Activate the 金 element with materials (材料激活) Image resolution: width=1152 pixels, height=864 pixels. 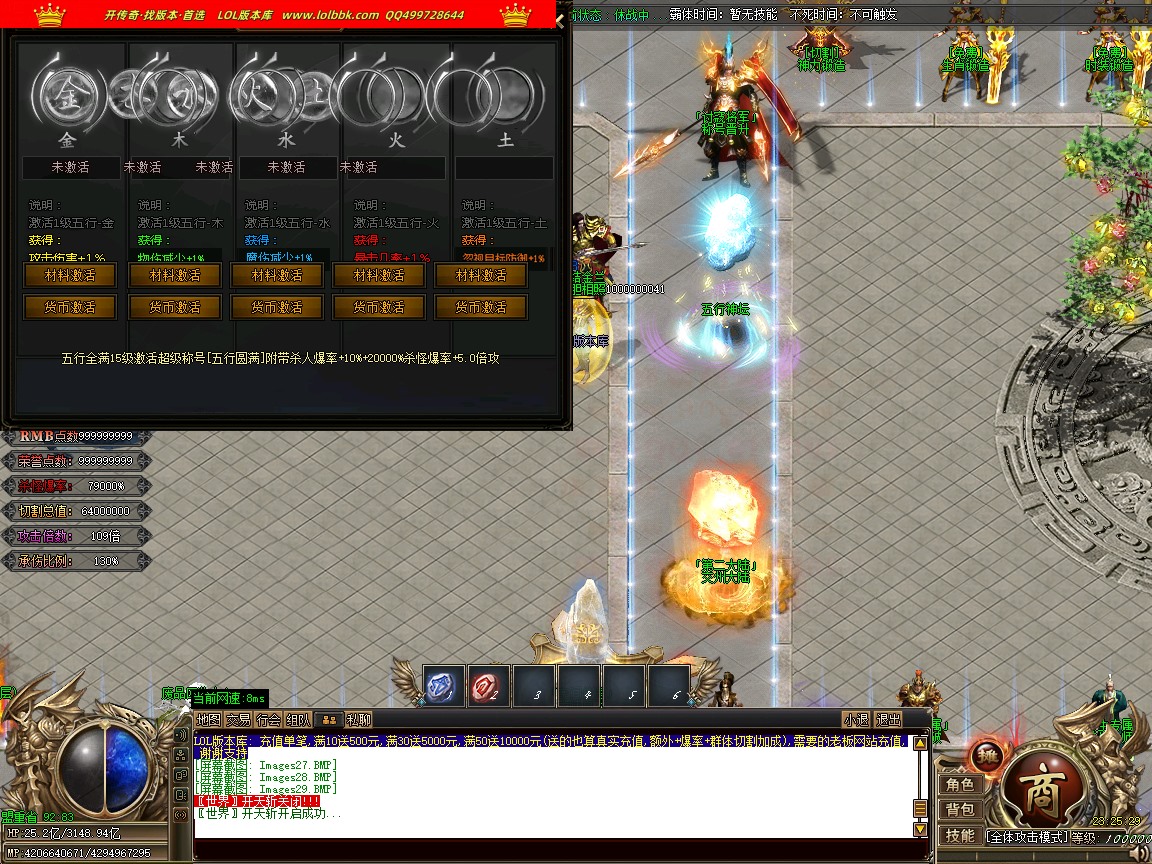[70, 275]
